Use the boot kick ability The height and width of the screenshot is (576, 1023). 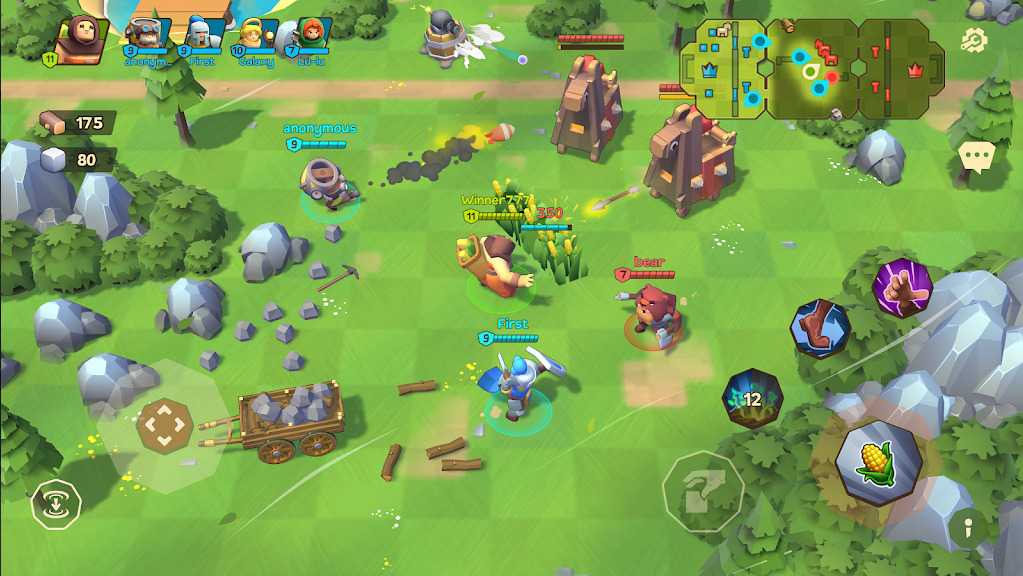coord(821,329)
